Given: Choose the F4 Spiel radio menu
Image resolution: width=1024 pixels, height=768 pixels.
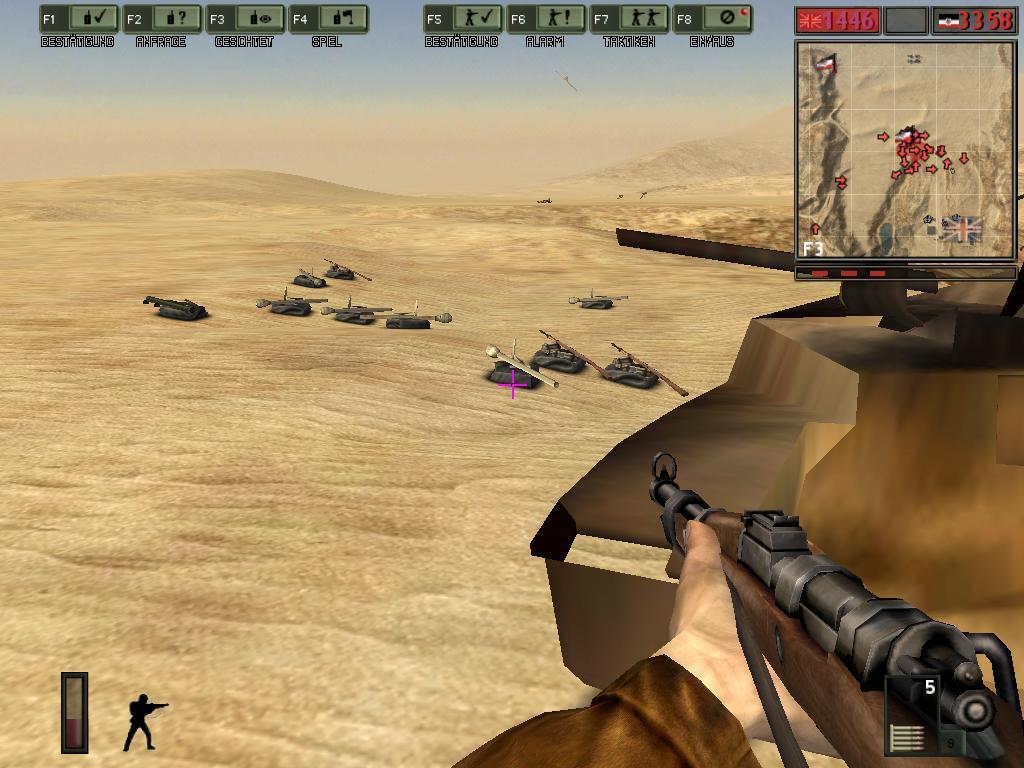Looking at the screenshot, I should [328, 19].
